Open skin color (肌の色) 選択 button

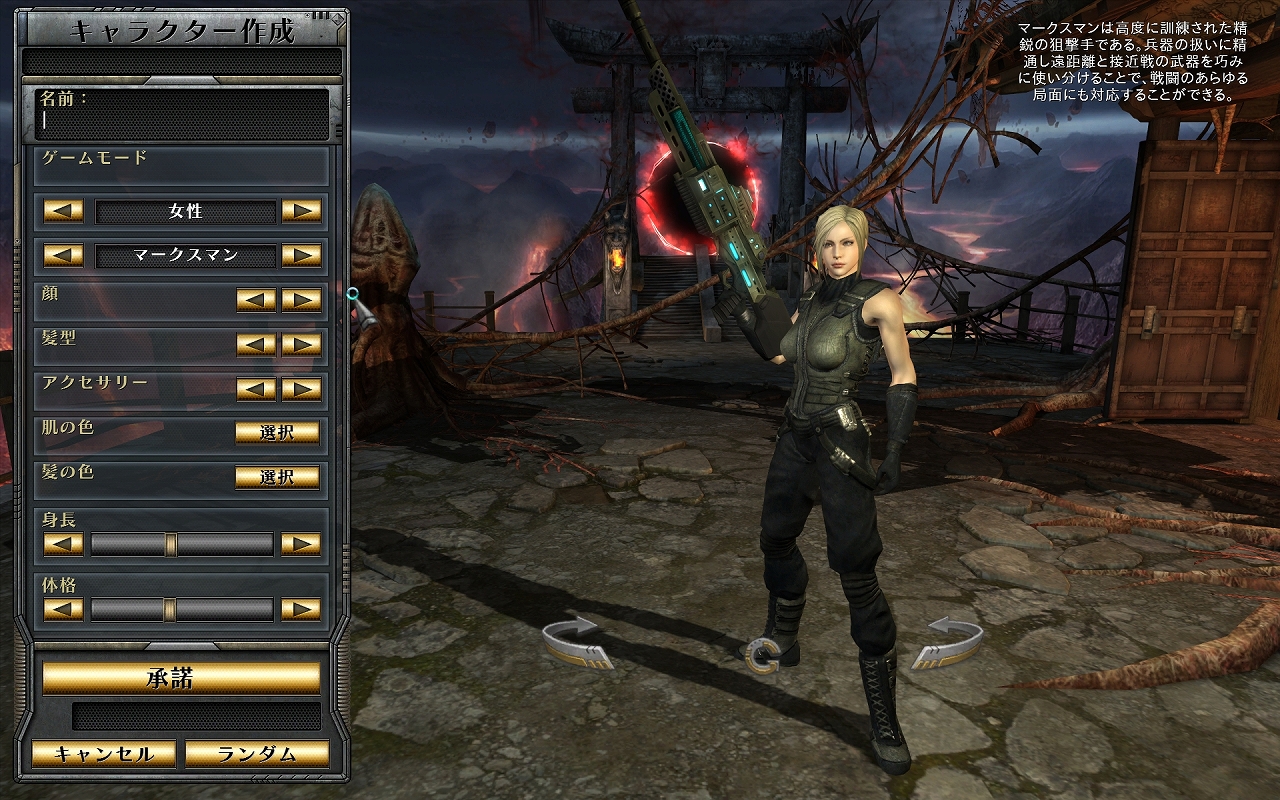click(x=277, y=432)
